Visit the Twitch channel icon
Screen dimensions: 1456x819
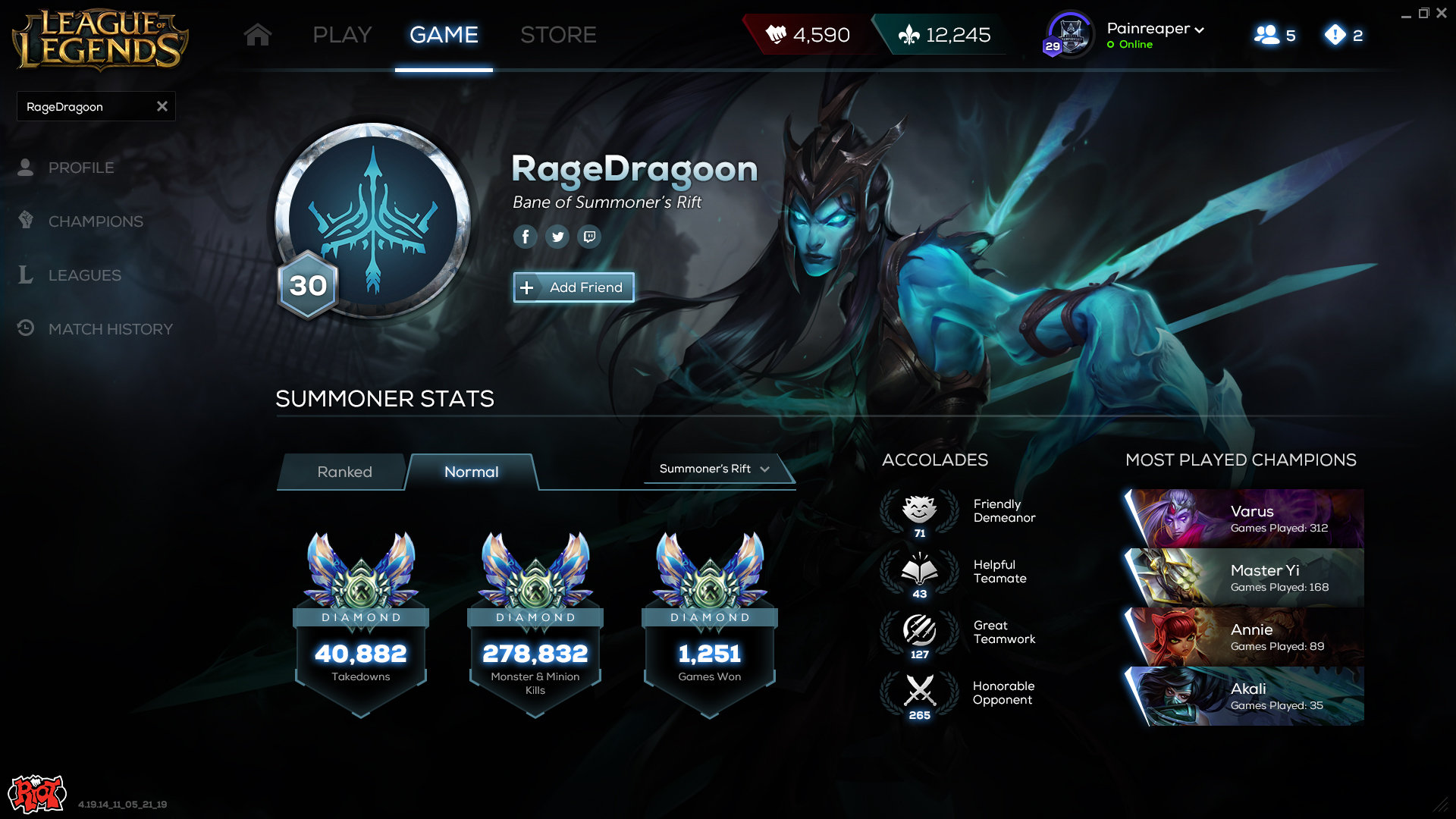pyautogui.click(x=589, y=237)
